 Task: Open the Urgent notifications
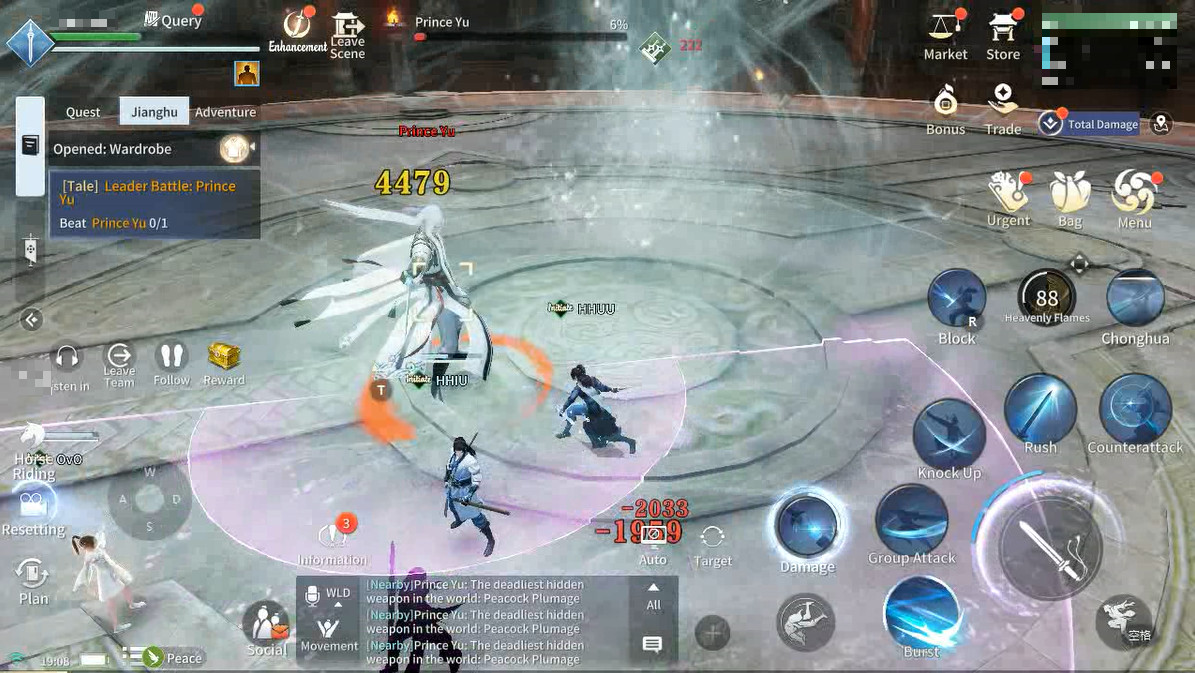tap(1008, 197)
